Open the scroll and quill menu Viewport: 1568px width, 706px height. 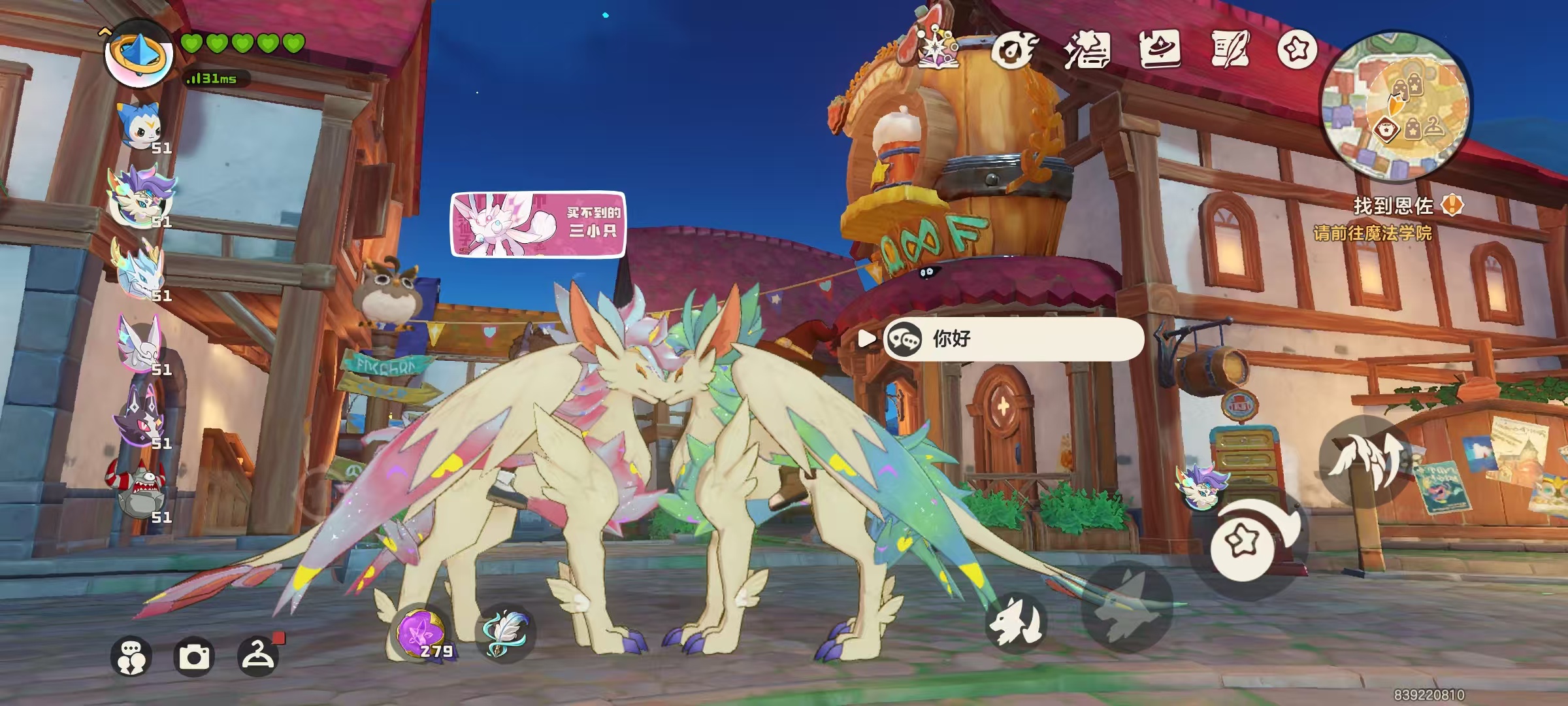1230,50
